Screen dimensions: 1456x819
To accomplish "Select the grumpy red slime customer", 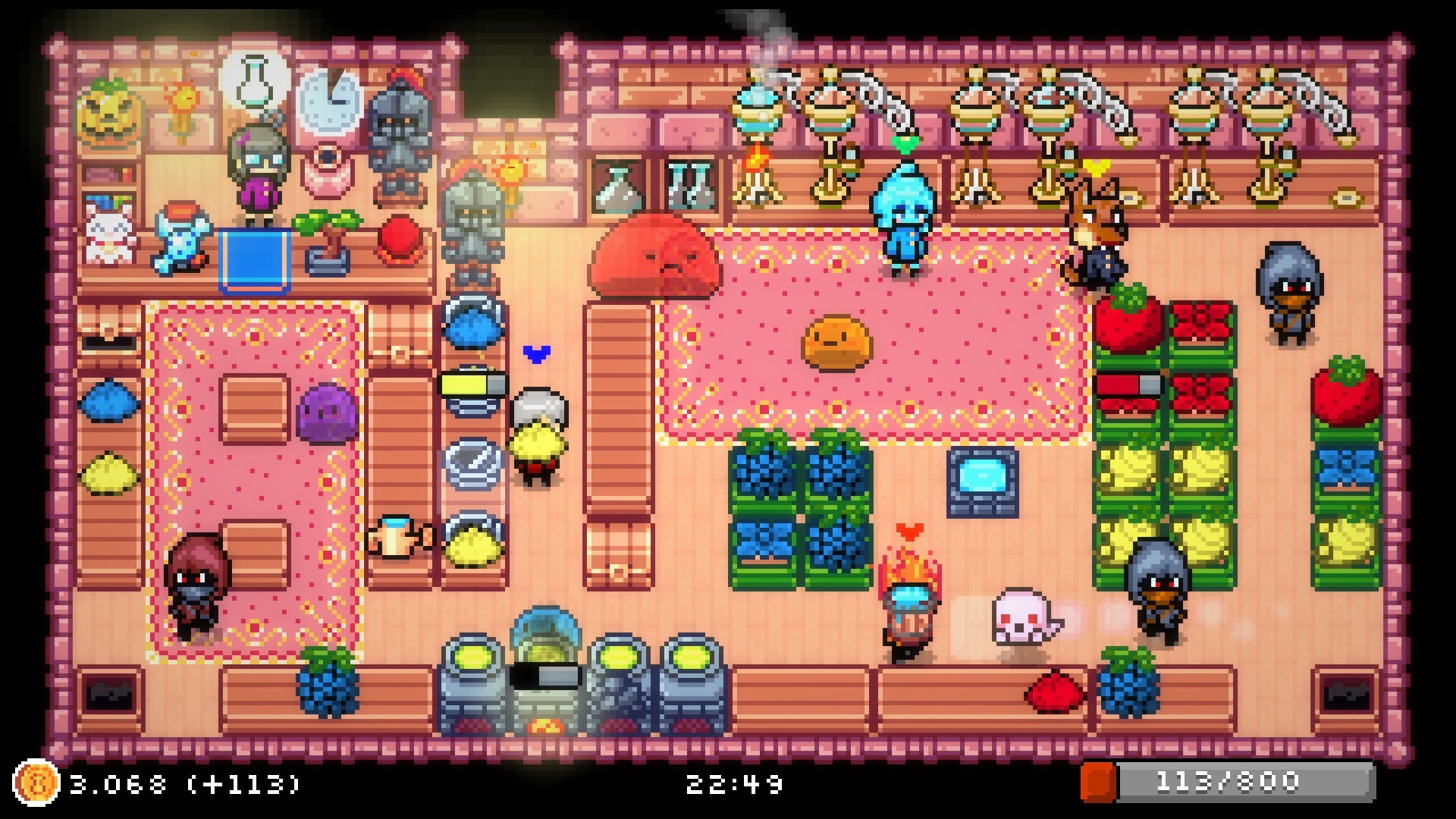I will click(657, 262).
